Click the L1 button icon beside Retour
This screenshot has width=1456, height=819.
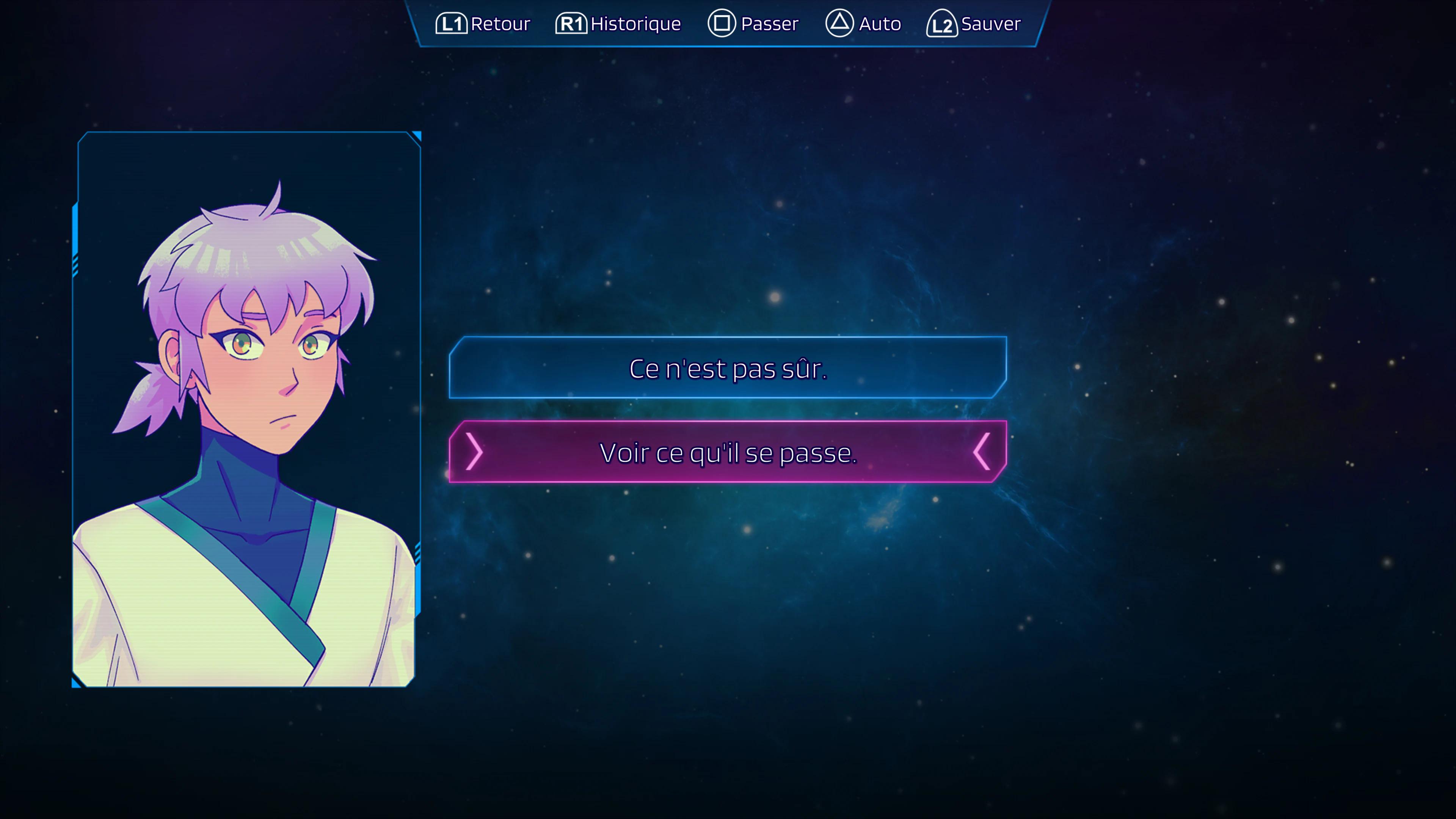click(x=452, y=24)
